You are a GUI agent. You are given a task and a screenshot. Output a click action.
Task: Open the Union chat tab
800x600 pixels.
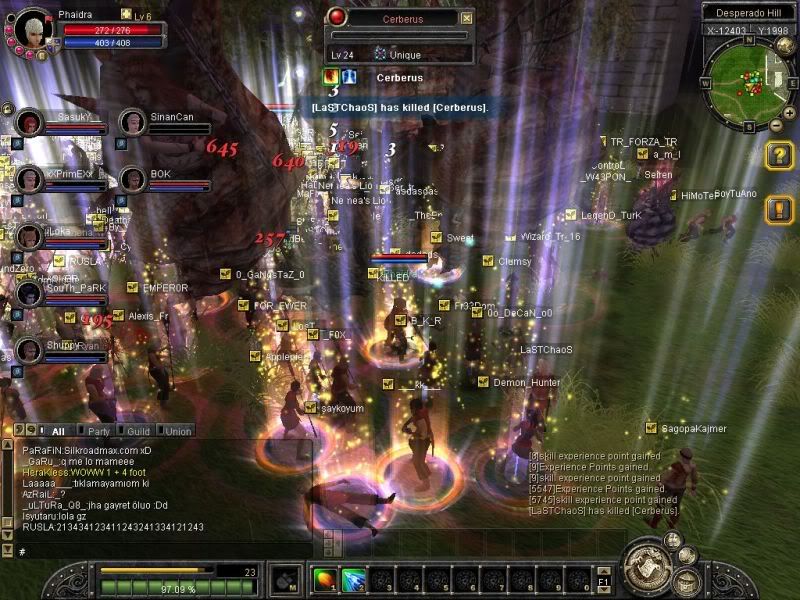pos(178,431)
